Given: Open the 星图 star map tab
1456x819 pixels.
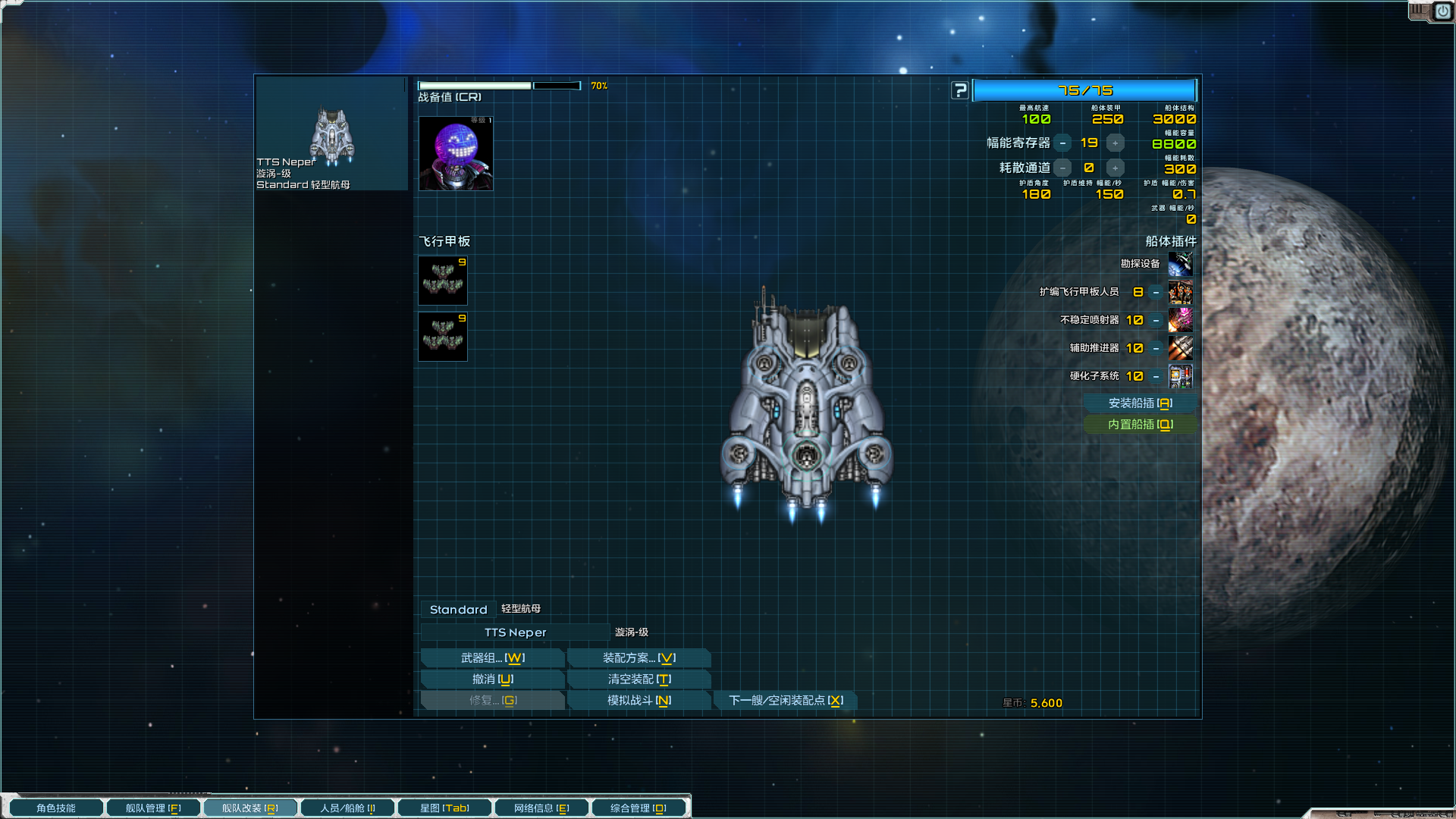Looking at the screenshot, I should click(444, 808).
